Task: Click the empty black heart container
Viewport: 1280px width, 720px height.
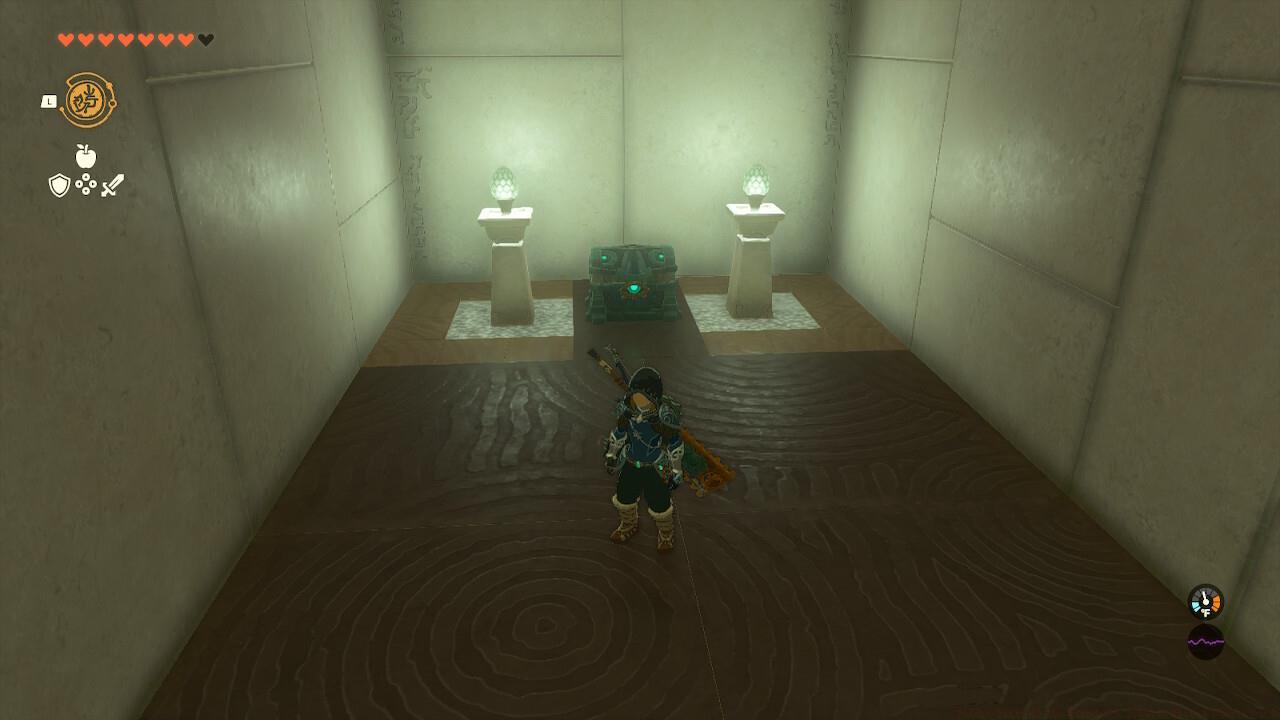Action: click(205, 39)
